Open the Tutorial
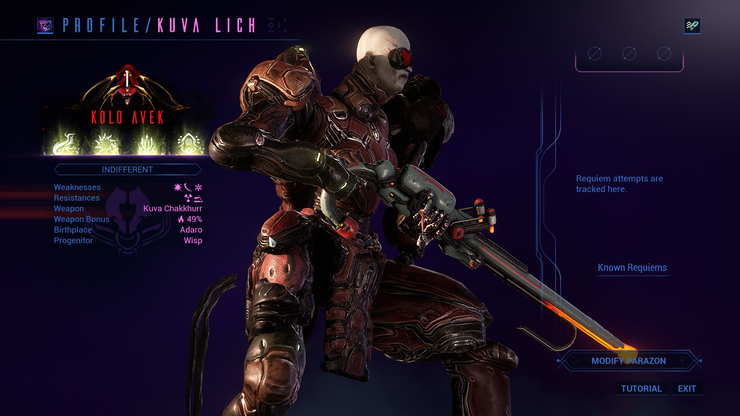740x416 pixels. point(641,388)
